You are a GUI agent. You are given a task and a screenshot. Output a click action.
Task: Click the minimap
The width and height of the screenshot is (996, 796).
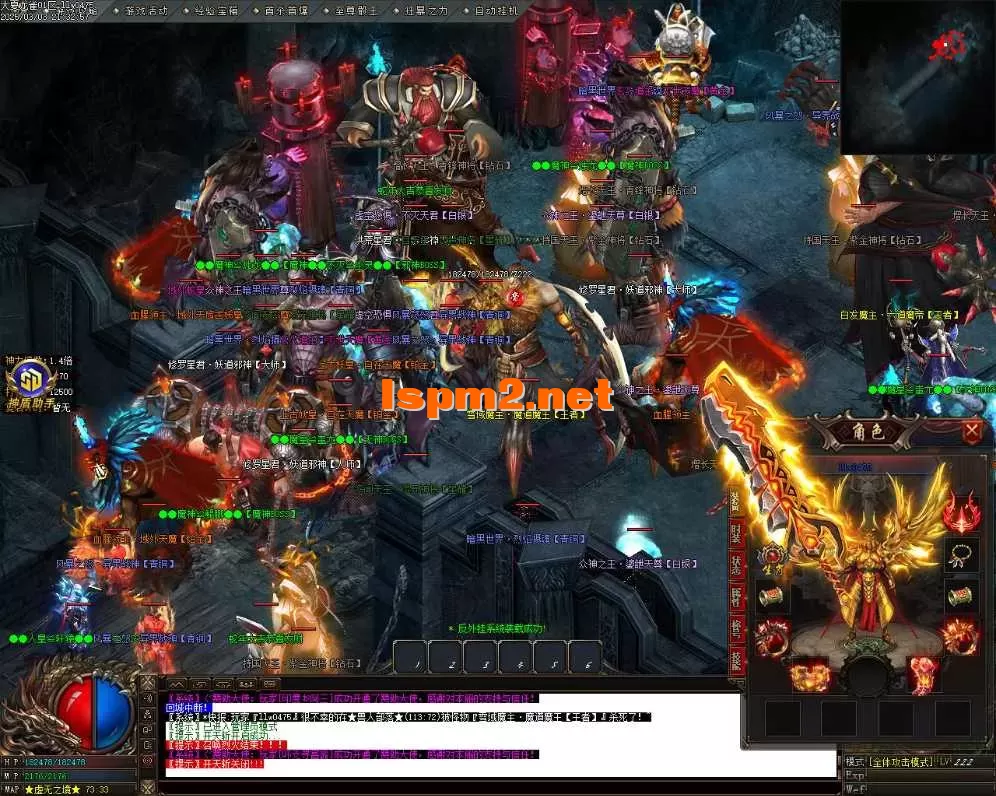pos(917,77)
